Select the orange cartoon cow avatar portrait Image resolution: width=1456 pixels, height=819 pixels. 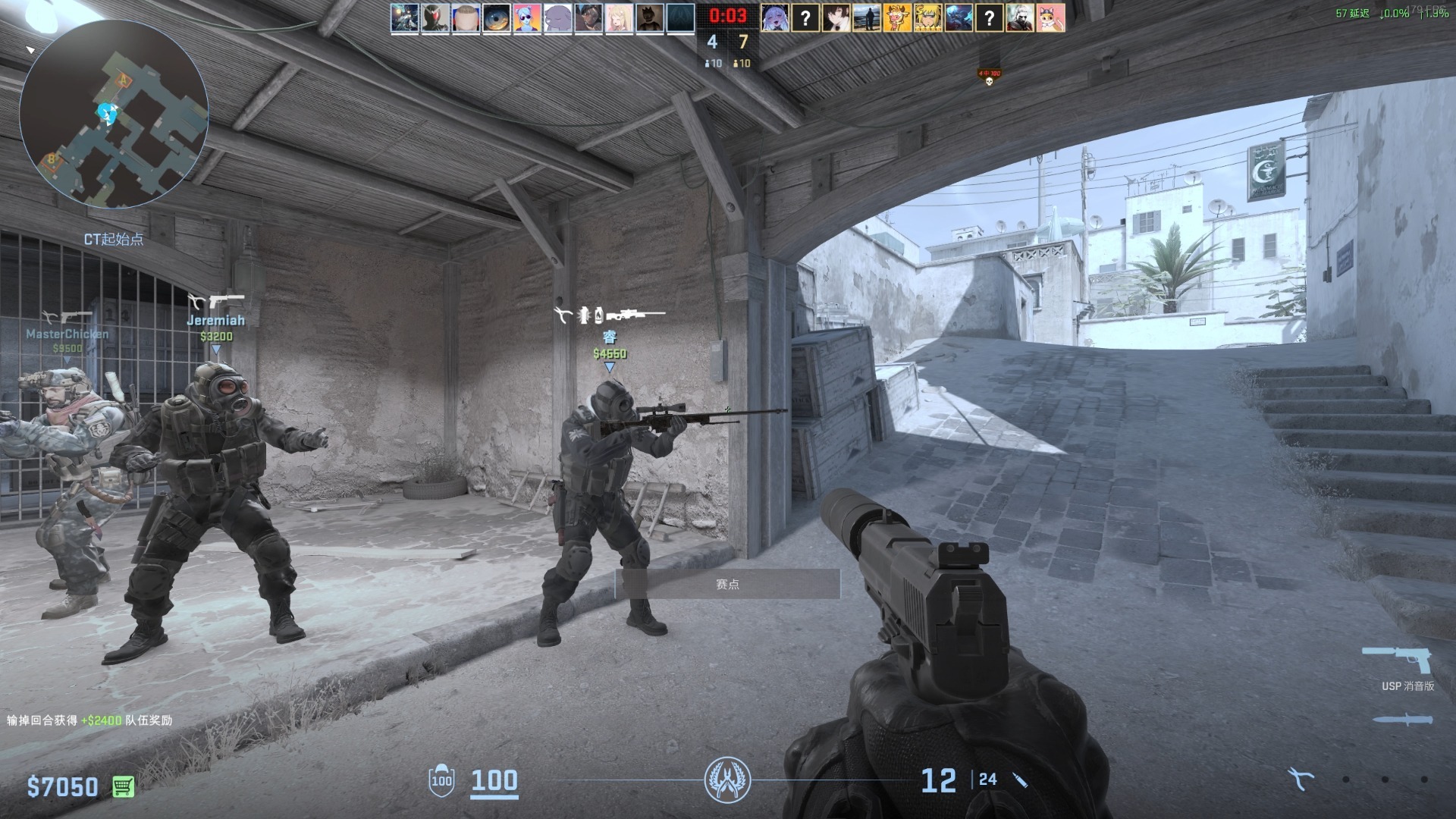[x=897, y=17]
